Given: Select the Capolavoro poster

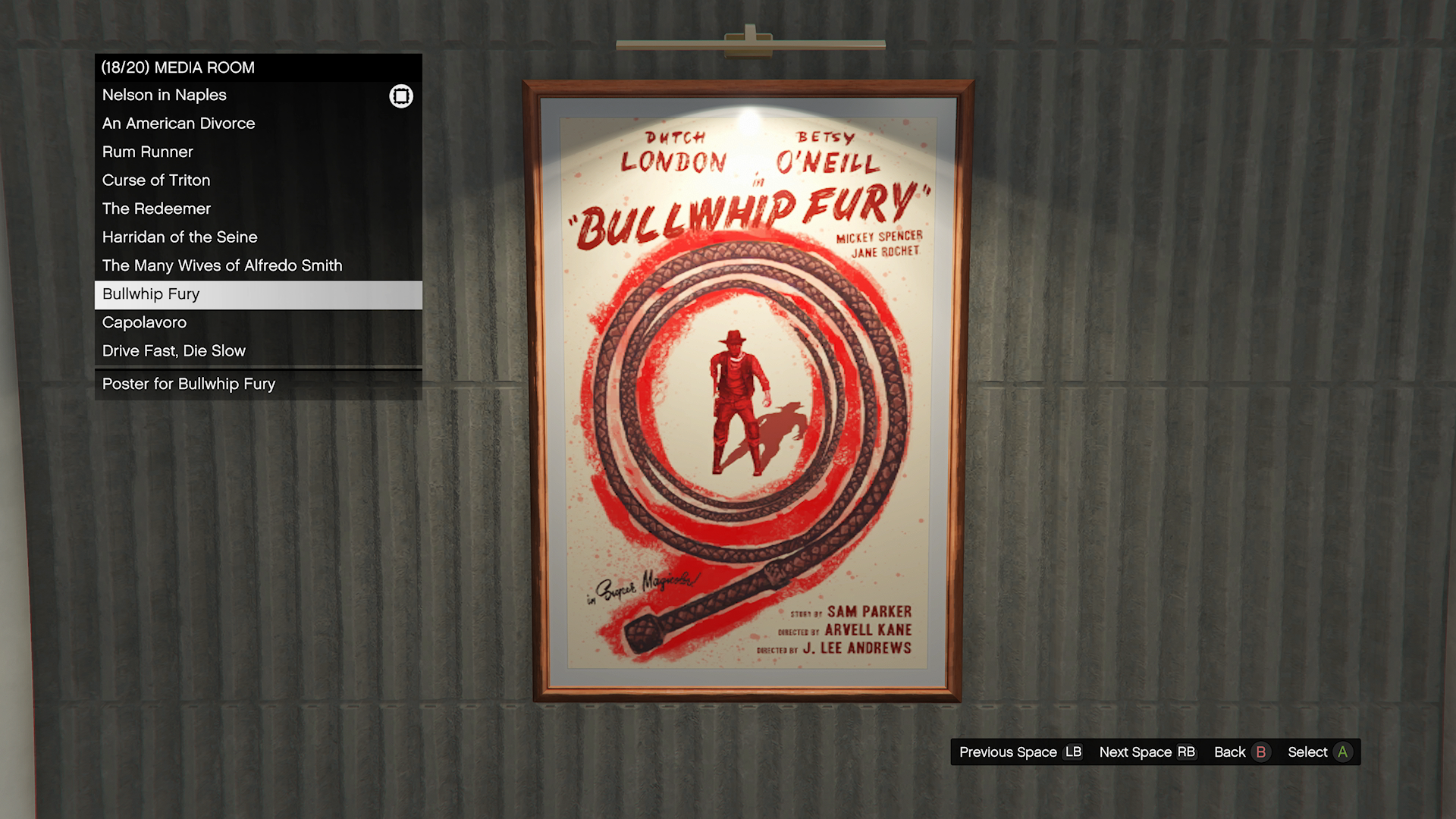Looking at the screenshot, I should (x=144, y=322).
